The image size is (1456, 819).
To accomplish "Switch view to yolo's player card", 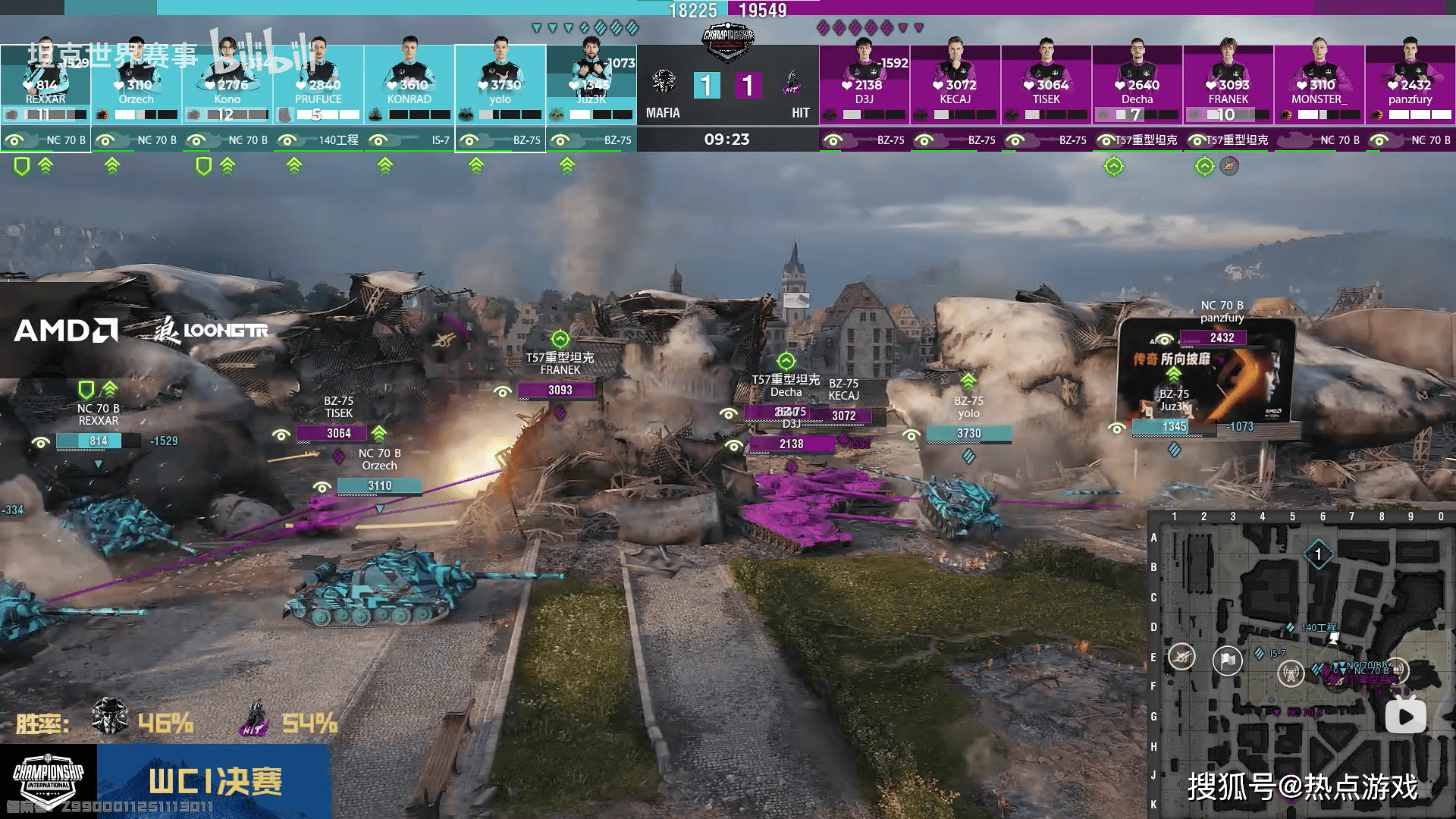I will pos(500,83).
